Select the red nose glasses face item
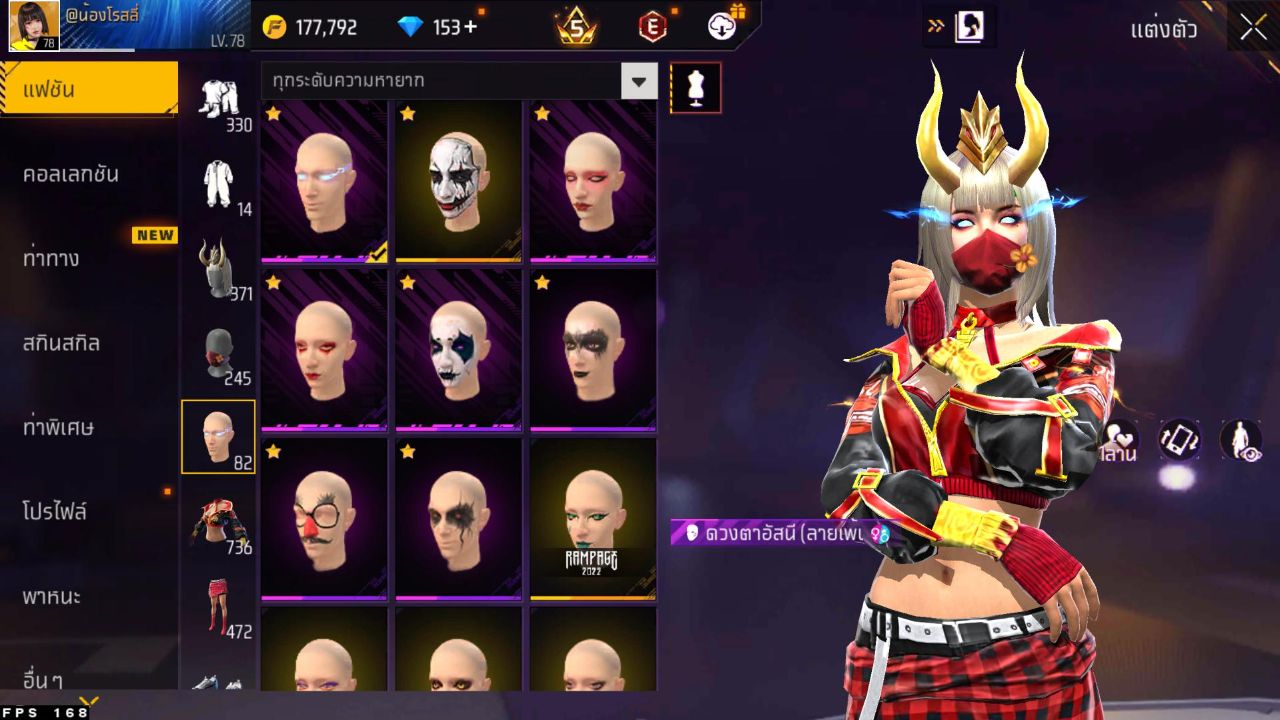Screen dimensions: 1280x720 coord(324,519)
